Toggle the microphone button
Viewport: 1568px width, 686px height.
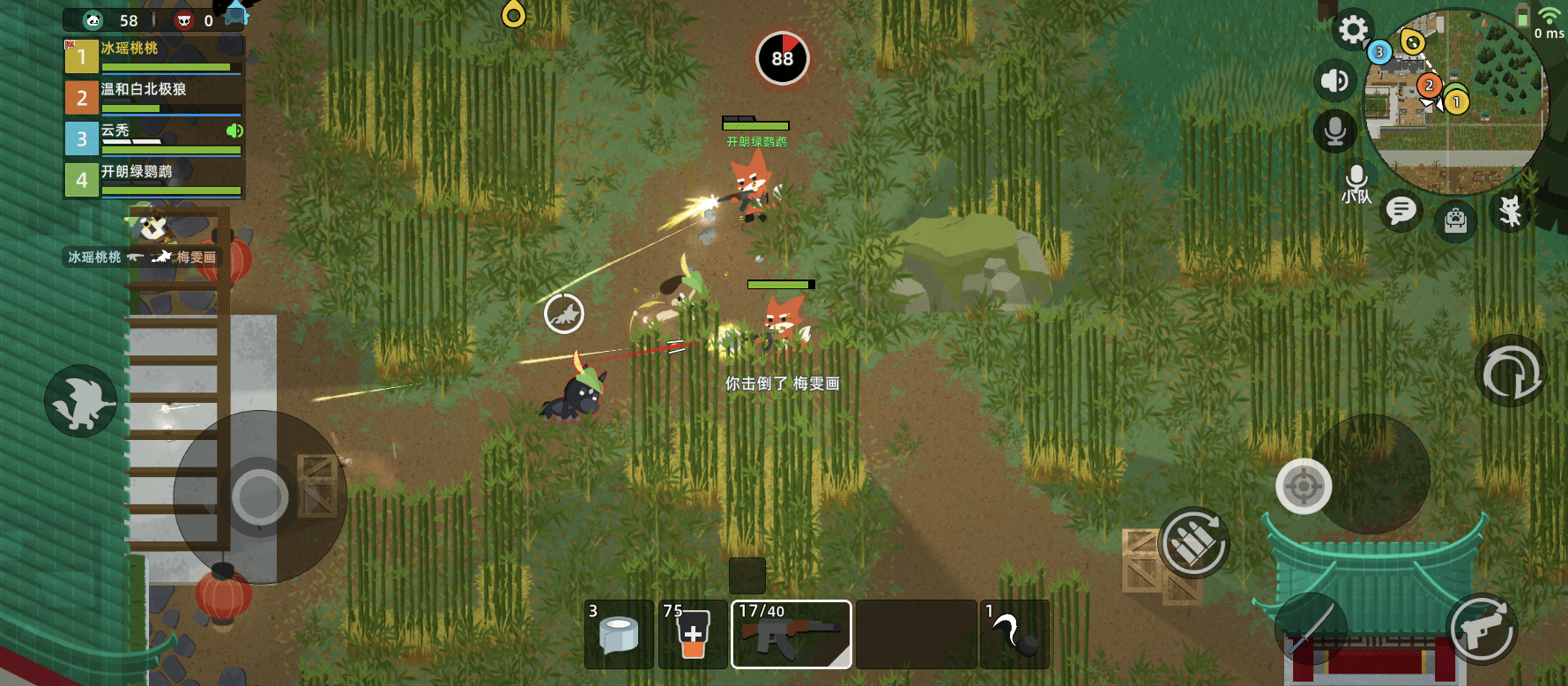coord(1334,131)
